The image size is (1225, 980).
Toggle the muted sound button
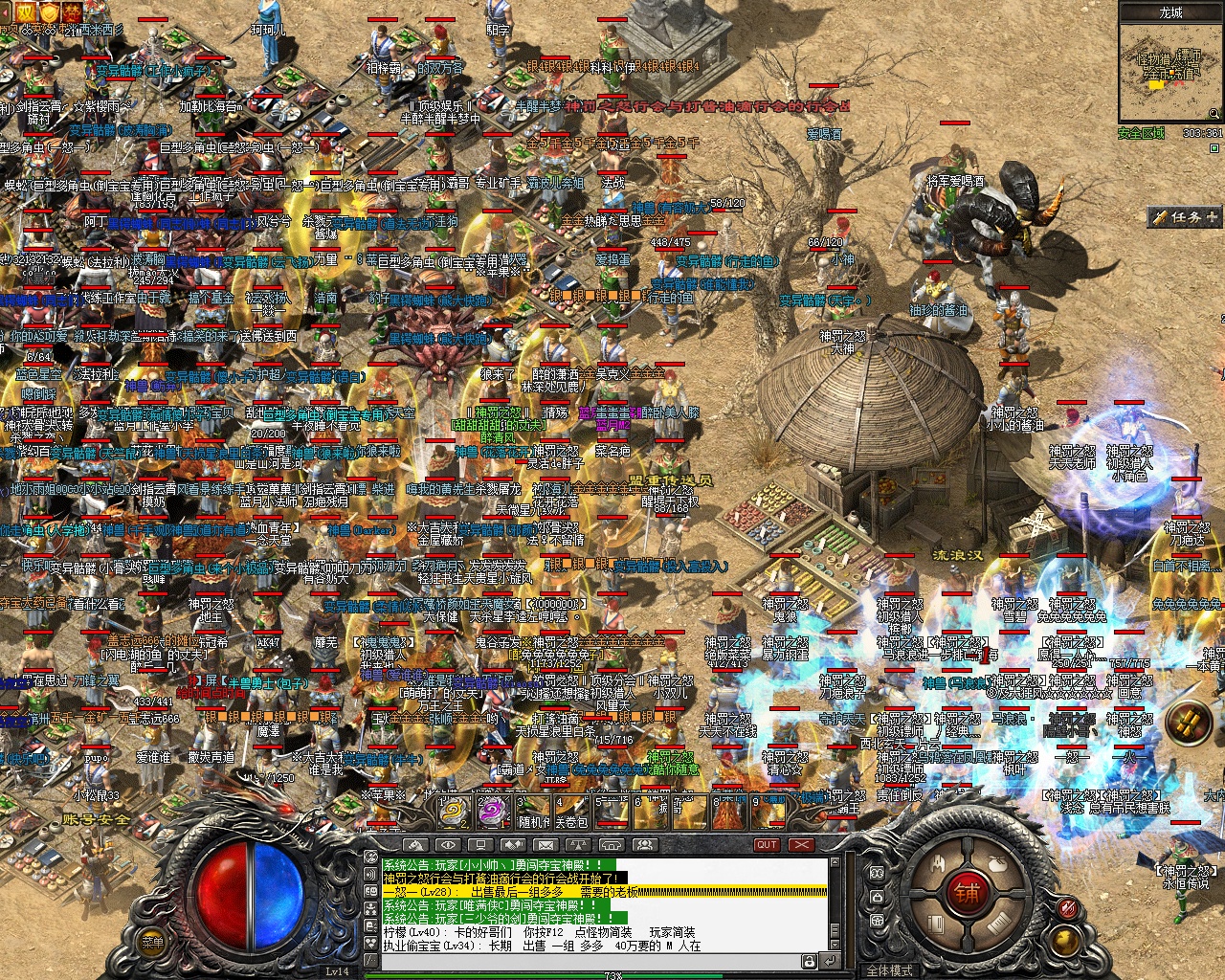tap(1067, 906)
